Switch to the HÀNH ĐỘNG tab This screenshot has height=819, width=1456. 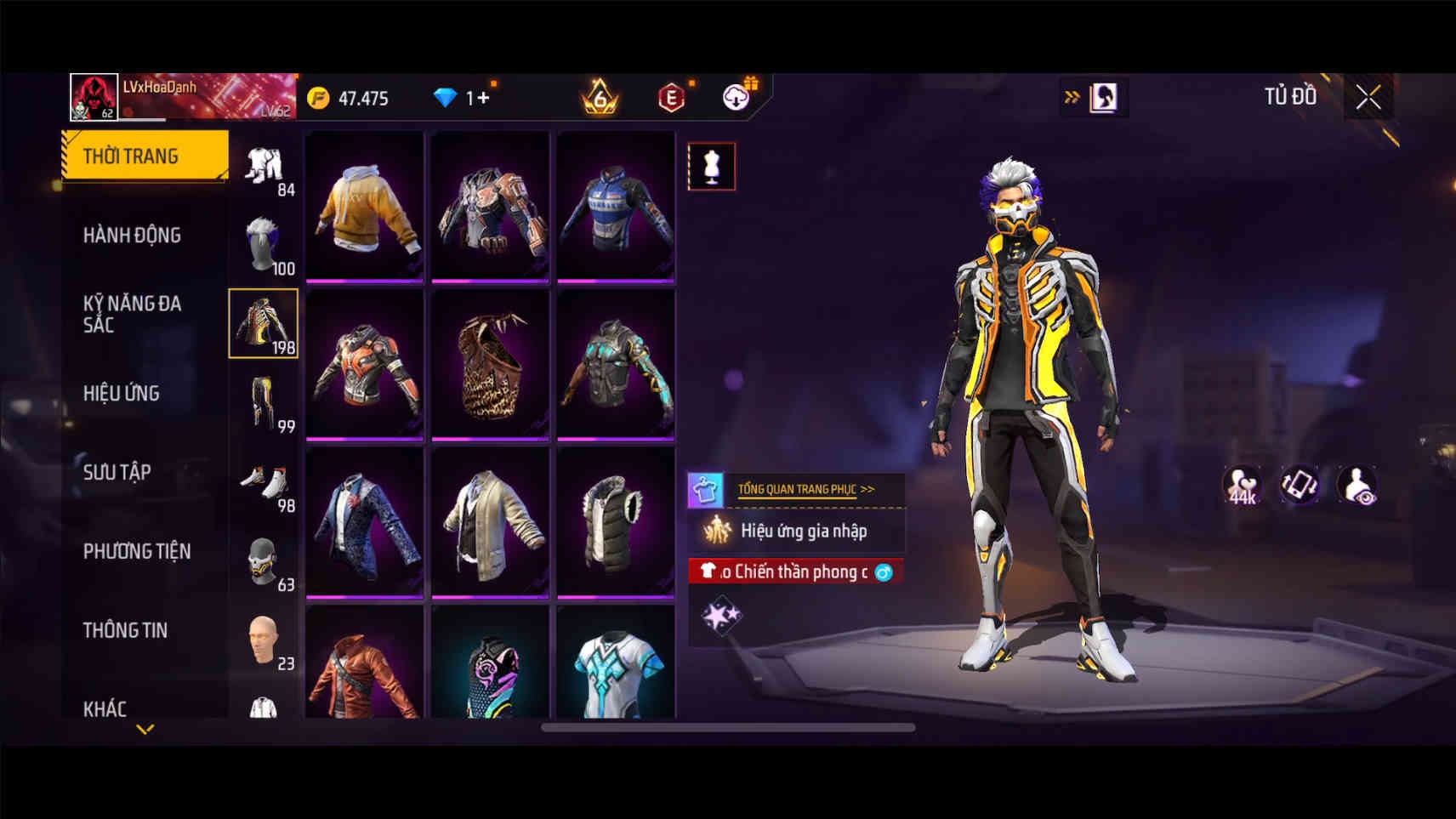132,235
